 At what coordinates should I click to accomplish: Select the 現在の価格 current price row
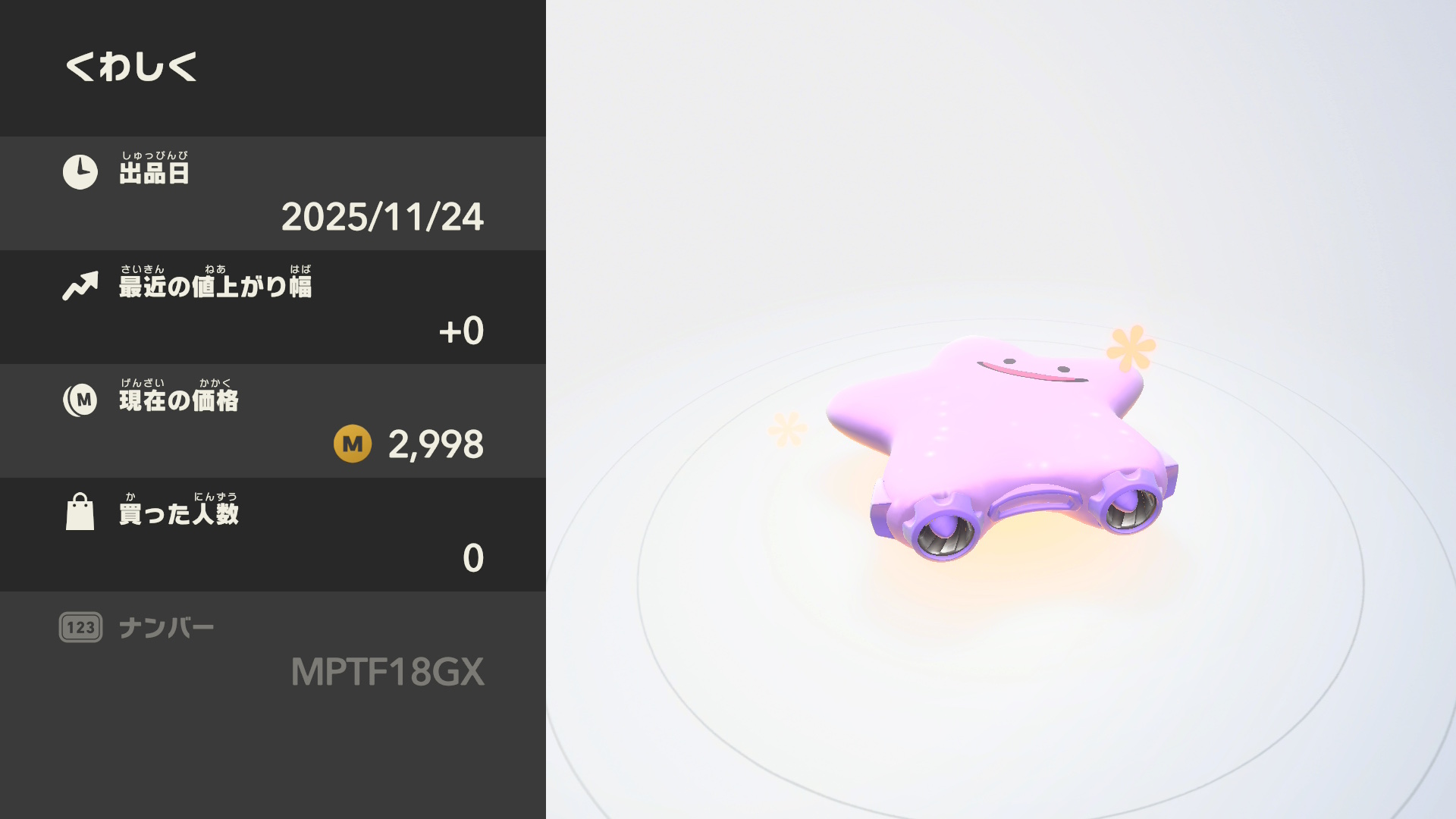pyautogui.click(x=273, y=421)
